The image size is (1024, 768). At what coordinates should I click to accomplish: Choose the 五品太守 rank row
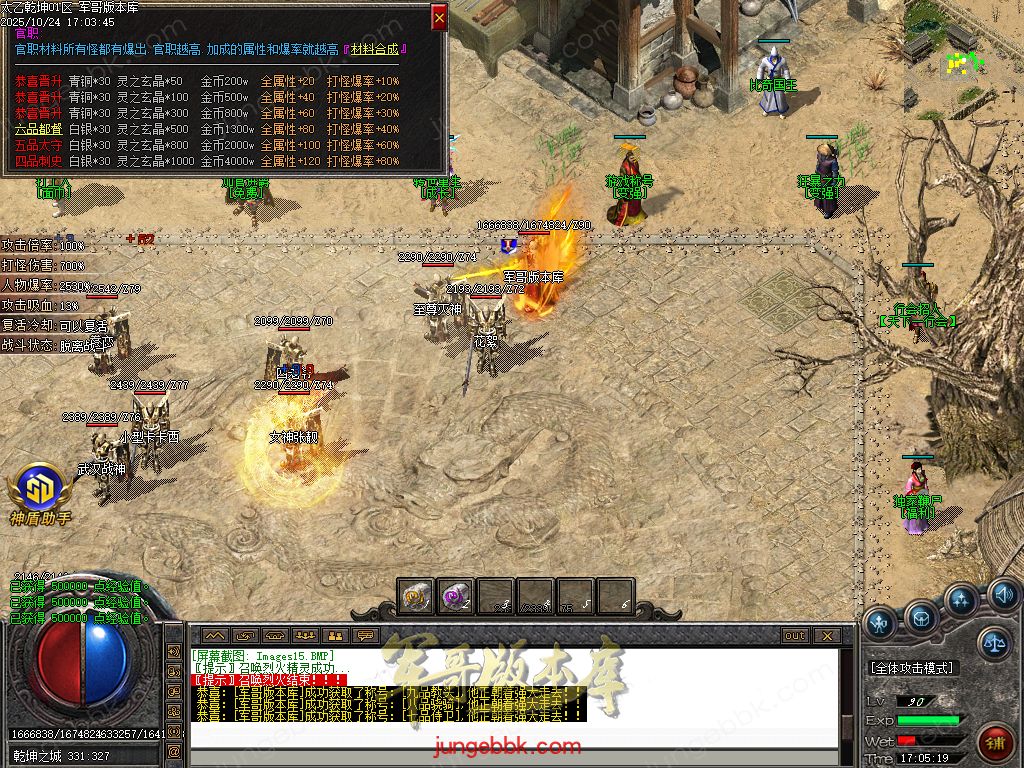38,145
